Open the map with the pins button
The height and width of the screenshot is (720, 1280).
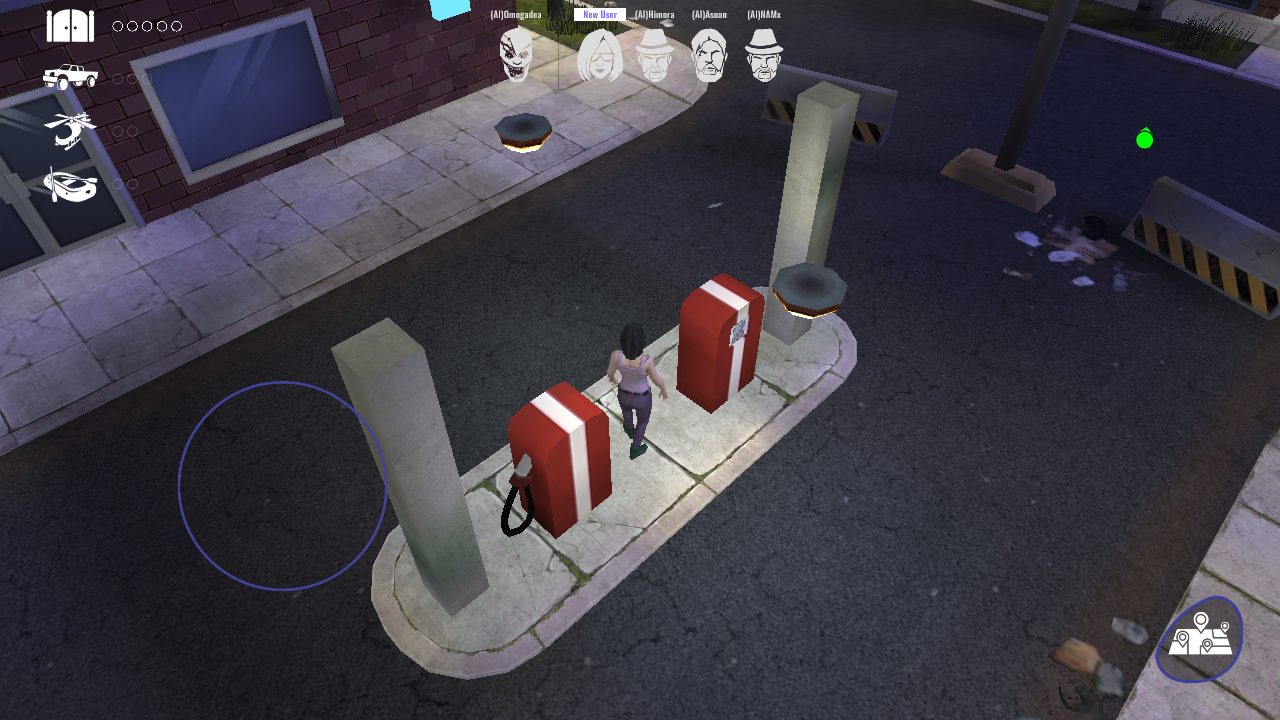click(1199, 639)
